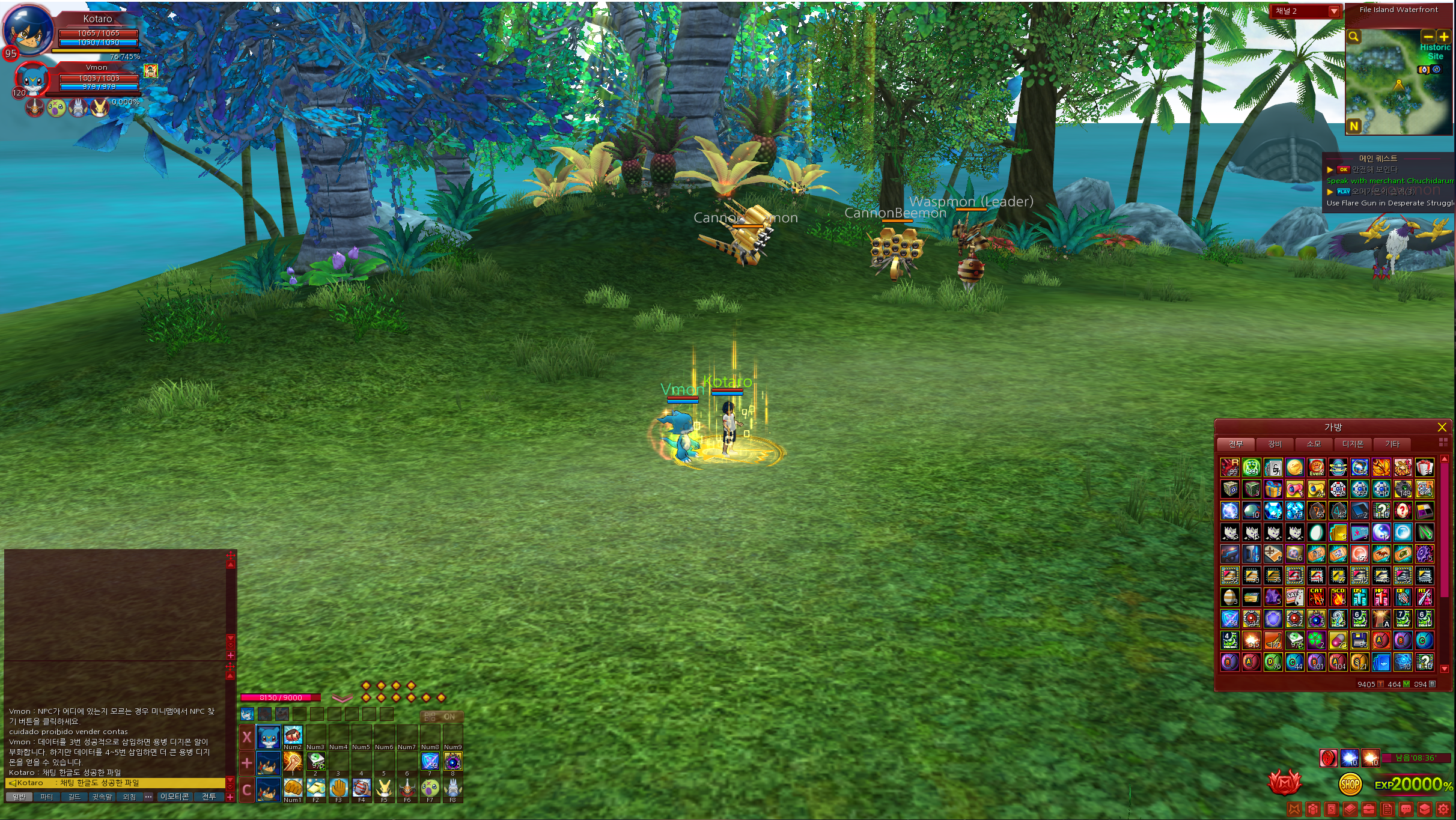Screen dimensions: 1456x820
Task: Close the 가방 inventory window
Action: click(x=1442, y=427)
